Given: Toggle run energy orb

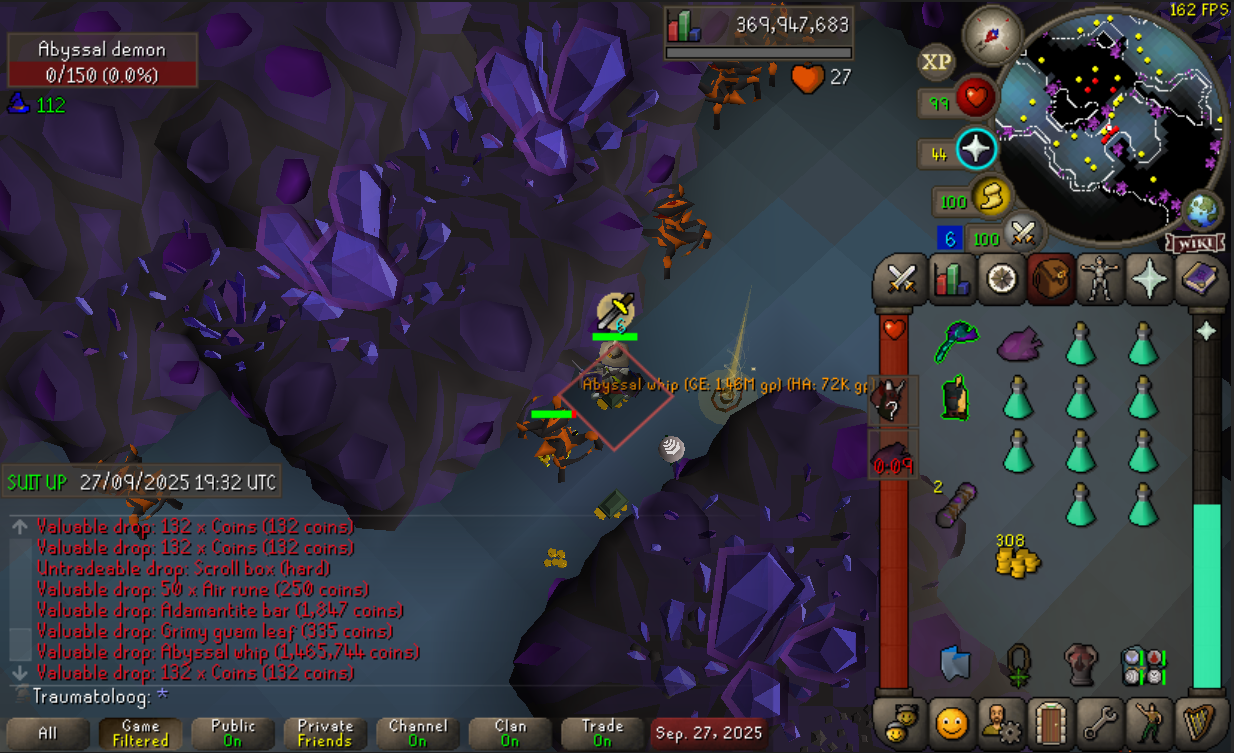Looking at the screenshot, I should (x=989, y=198).
